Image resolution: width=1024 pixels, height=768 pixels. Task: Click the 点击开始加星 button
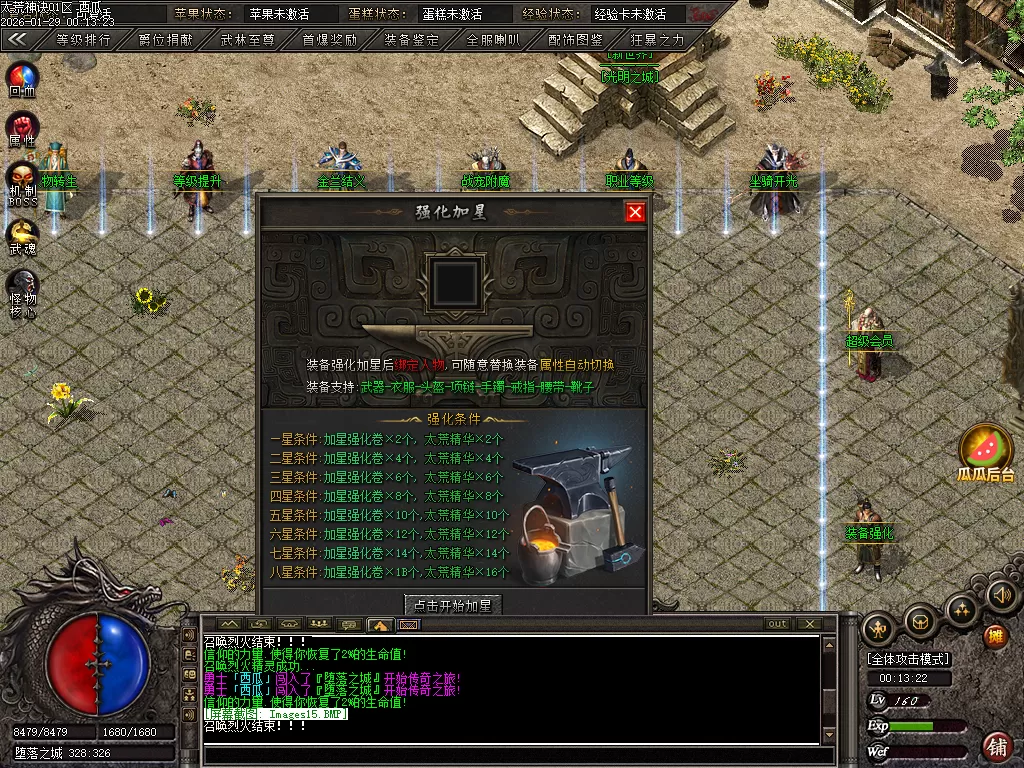(453, 605)
